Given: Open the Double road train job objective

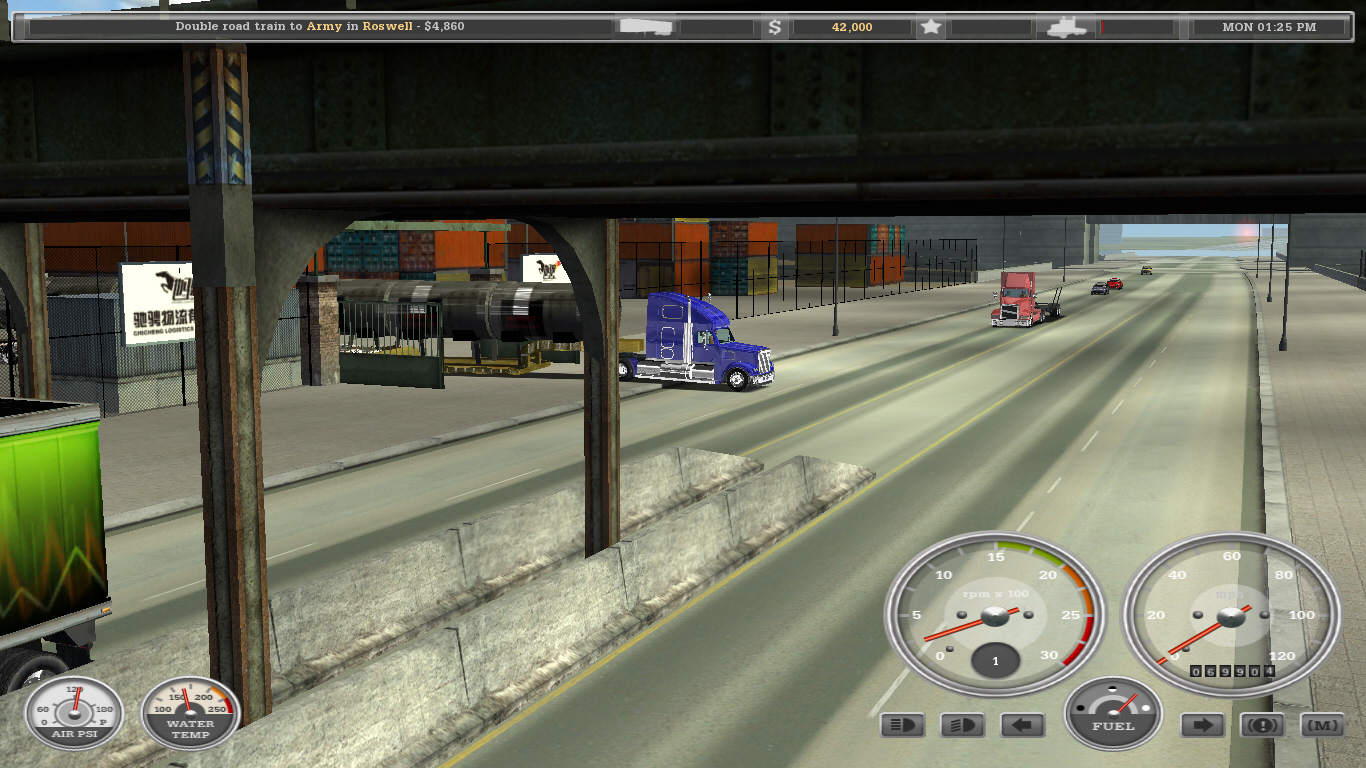Looking at the screenshot, I should point(320,27).
